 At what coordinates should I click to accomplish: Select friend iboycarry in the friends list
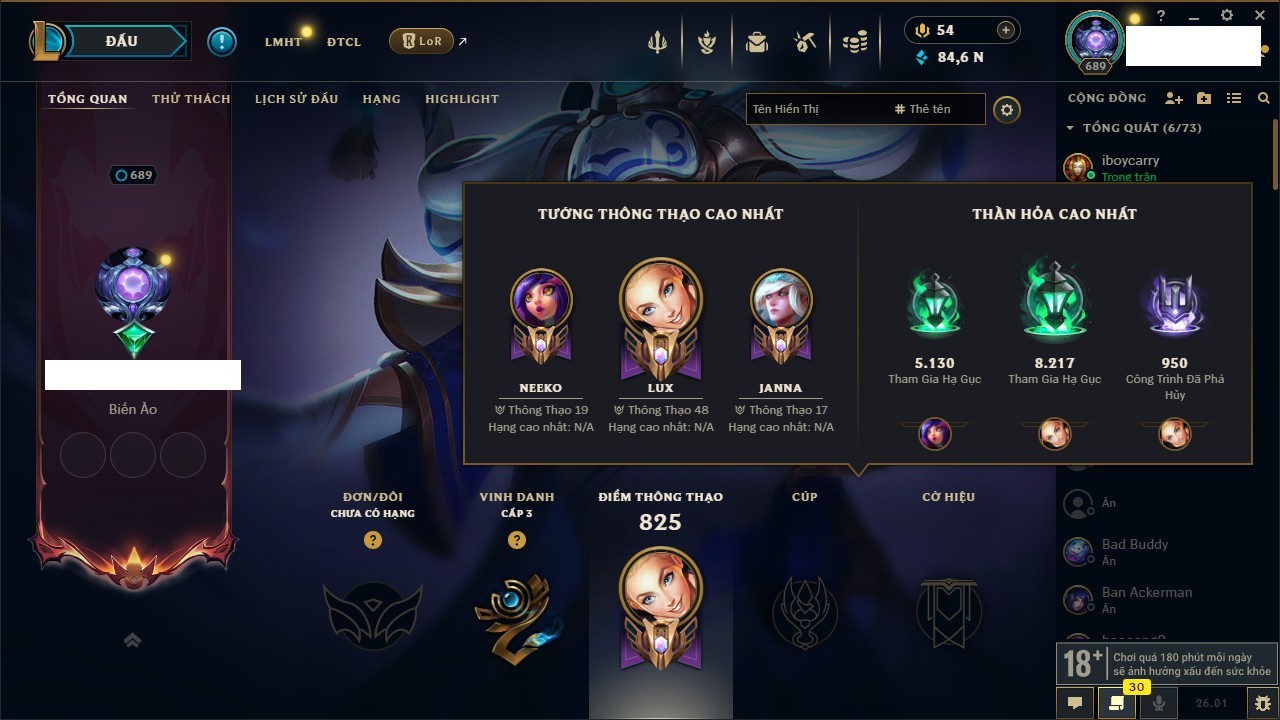pyautogui.click(x=1130, y=160)
